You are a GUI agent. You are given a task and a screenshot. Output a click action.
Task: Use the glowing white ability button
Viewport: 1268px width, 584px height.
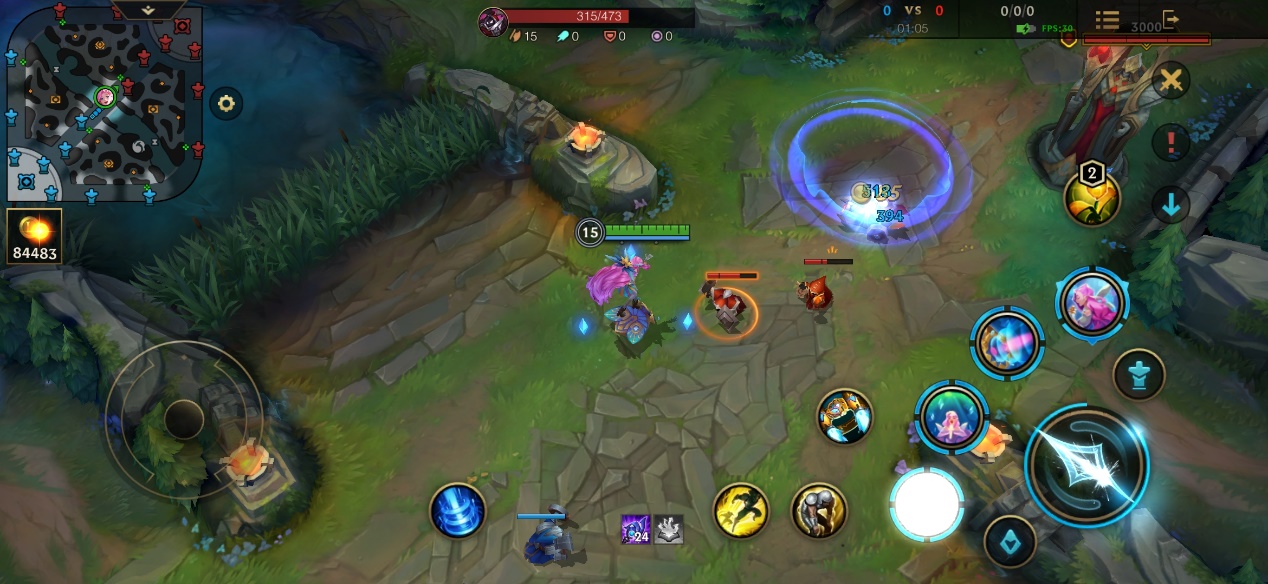pyautogui.click(x=927, y=503)
